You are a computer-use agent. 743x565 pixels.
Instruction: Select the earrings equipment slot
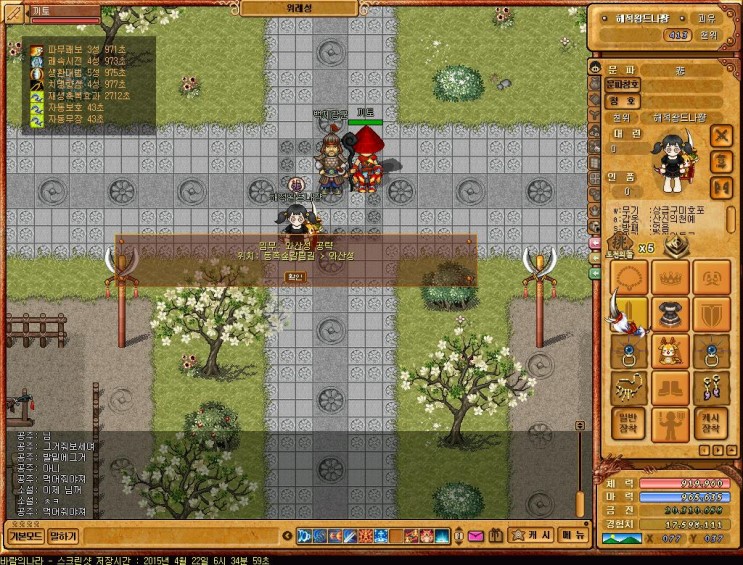point(711,388)
